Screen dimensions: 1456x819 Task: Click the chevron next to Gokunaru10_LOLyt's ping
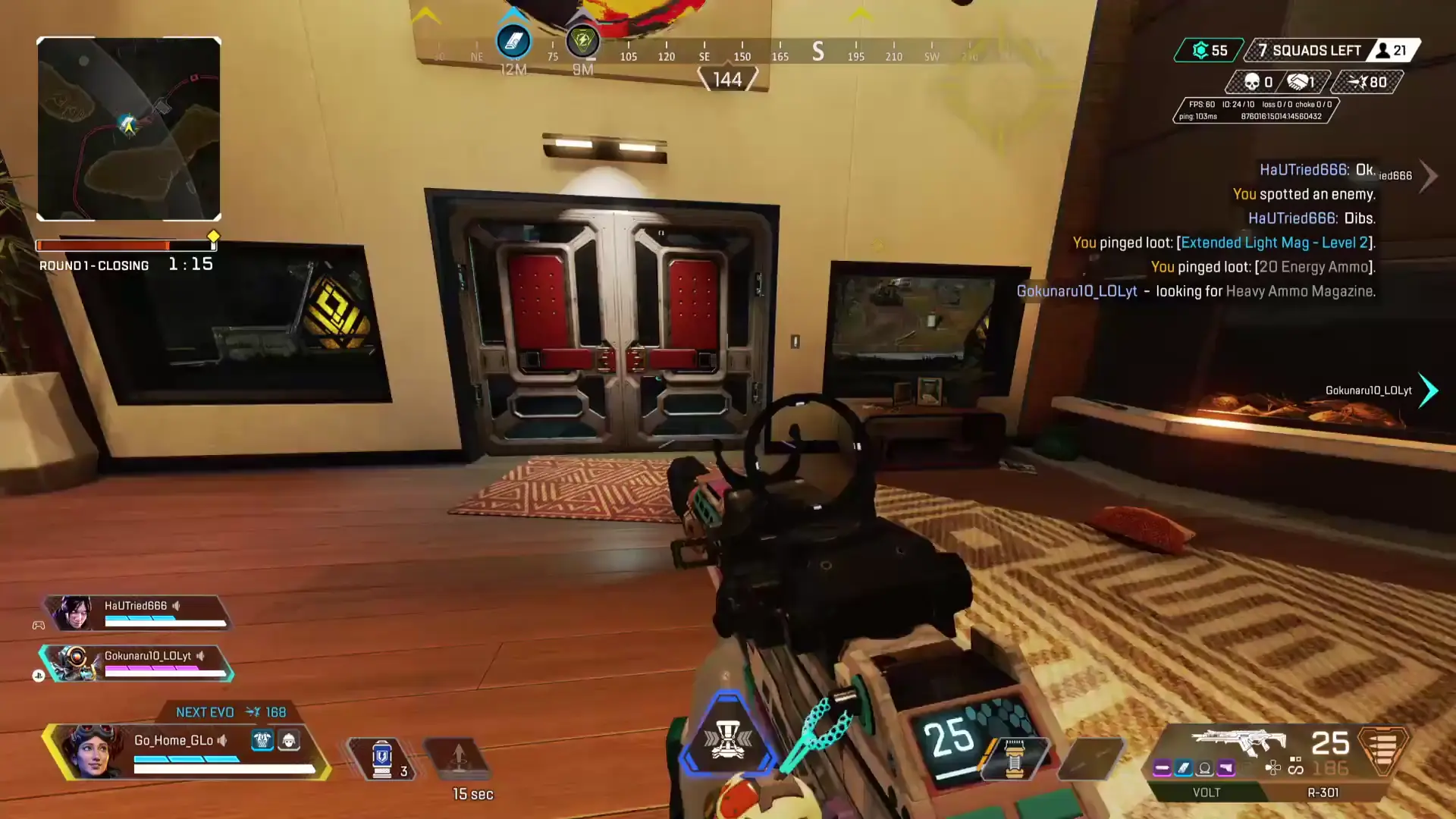[1429, 391]
